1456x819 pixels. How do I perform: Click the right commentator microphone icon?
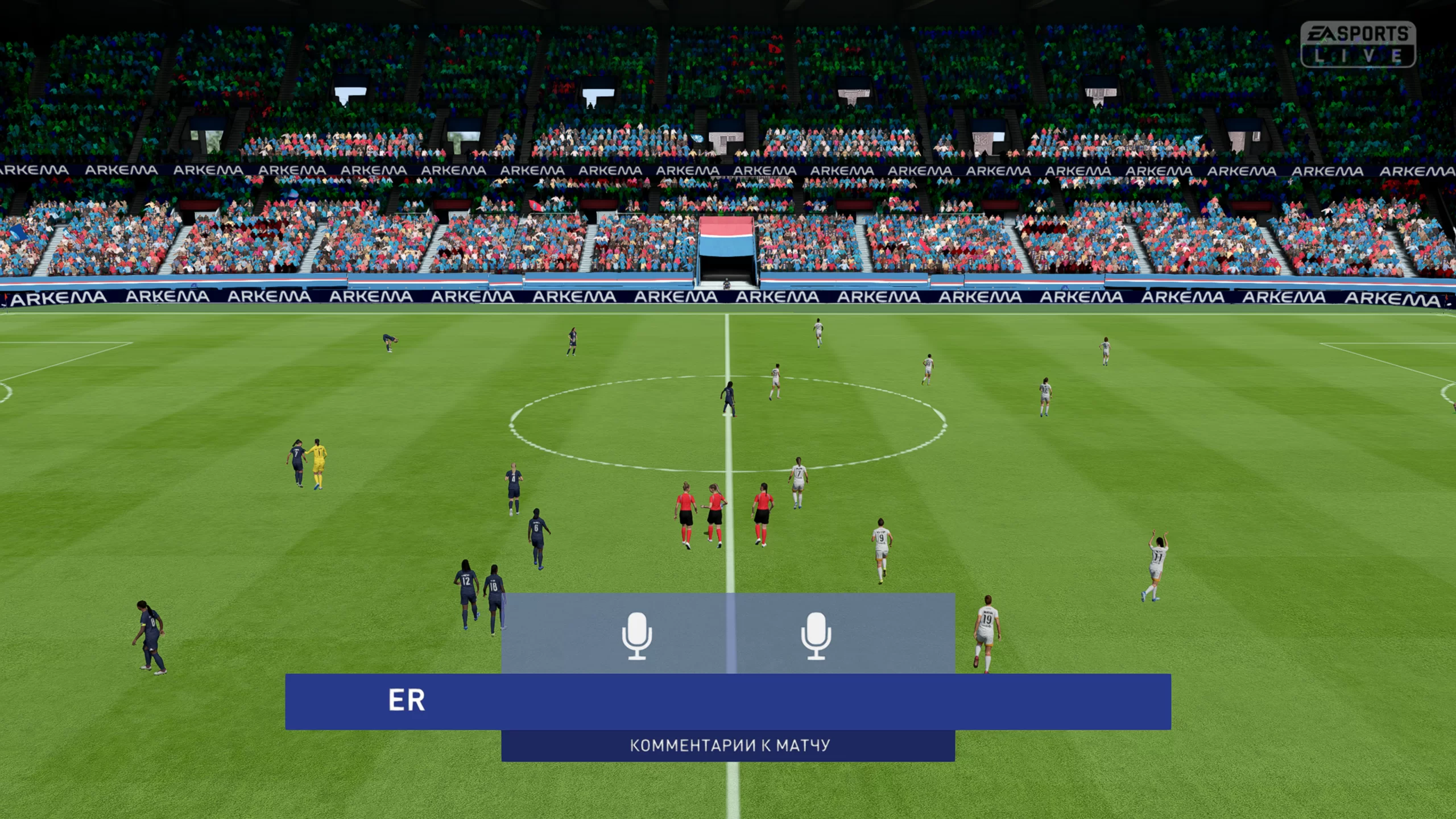click(x=816, y=635)
